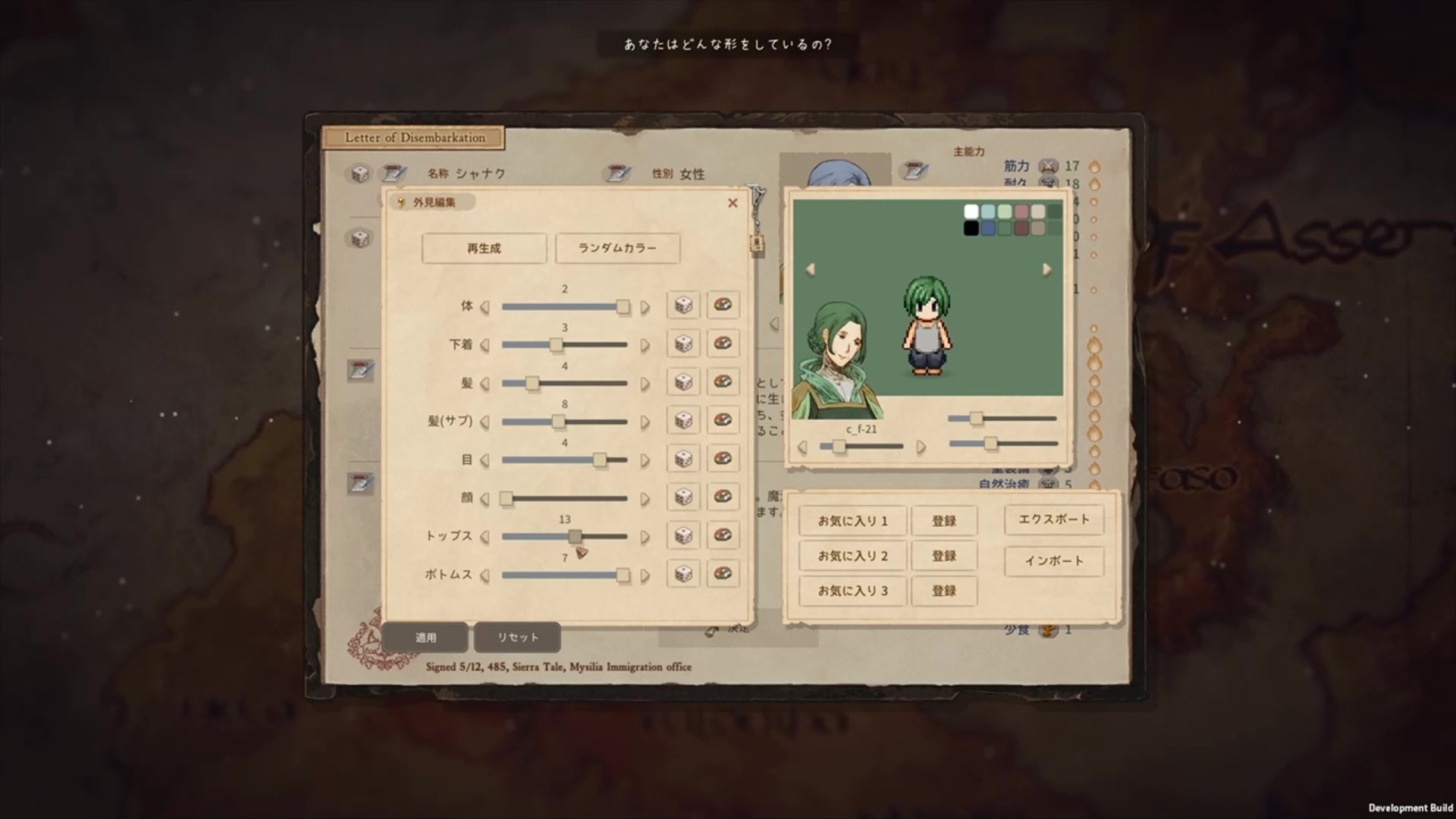The width and height of the screenshot is (1456, 819).
Task: Step down the 下着 slider with its left arrow
Action: pos(486,344)
